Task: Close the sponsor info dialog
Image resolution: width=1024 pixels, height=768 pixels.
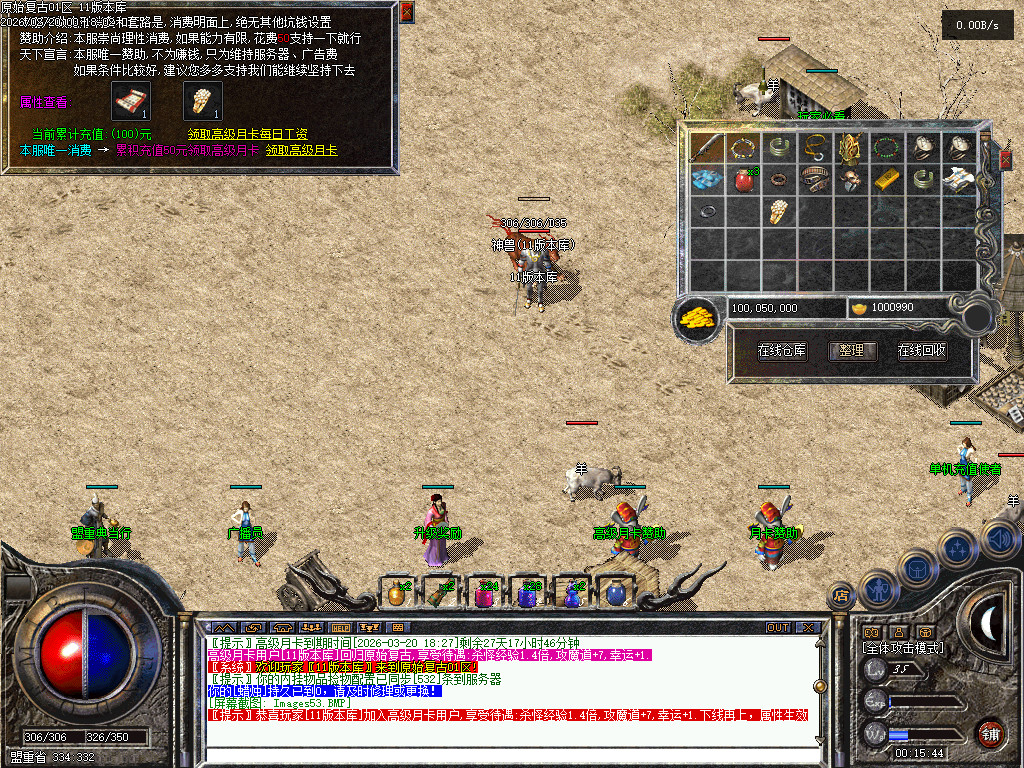Action: click(x=407, y=12)
